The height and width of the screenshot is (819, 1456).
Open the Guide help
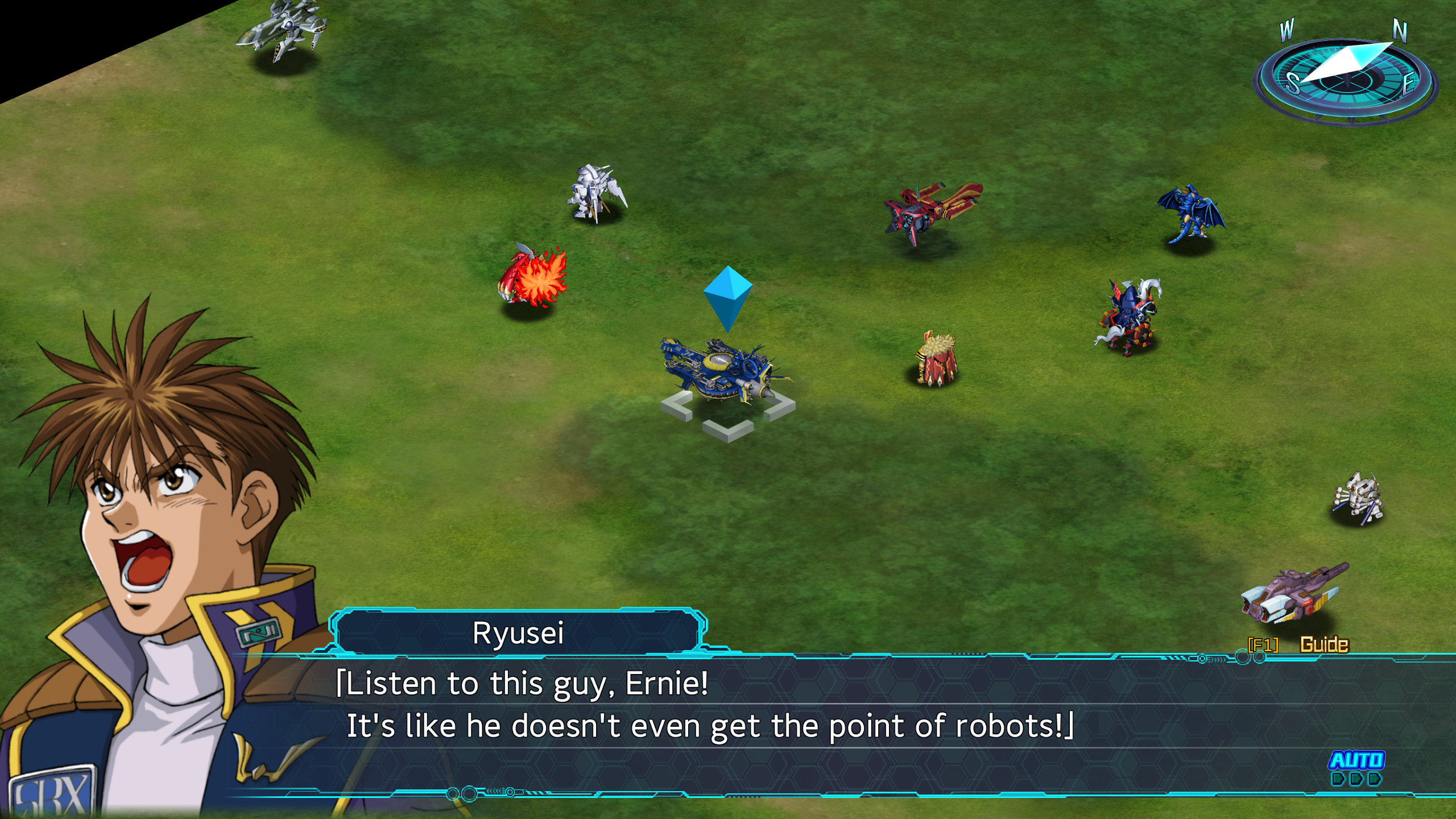1323,644
